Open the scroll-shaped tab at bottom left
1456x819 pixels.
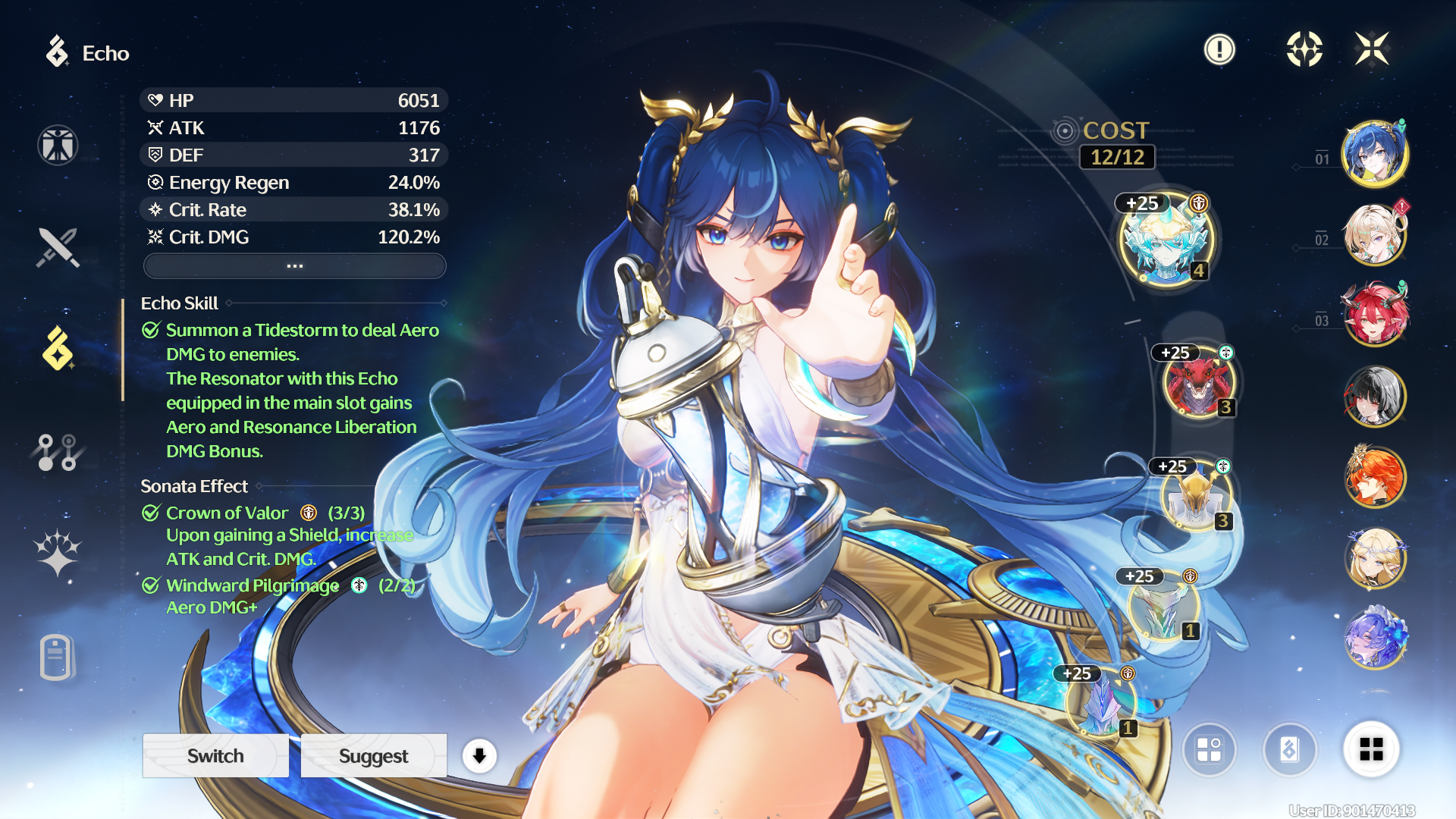point(56,657)
